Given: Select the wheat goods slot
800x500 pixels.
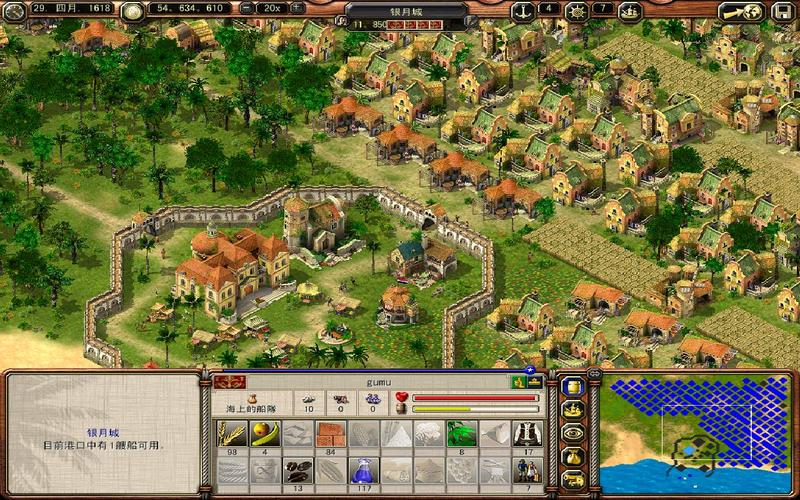Looking at the screenshot, I should click(232, 433).
